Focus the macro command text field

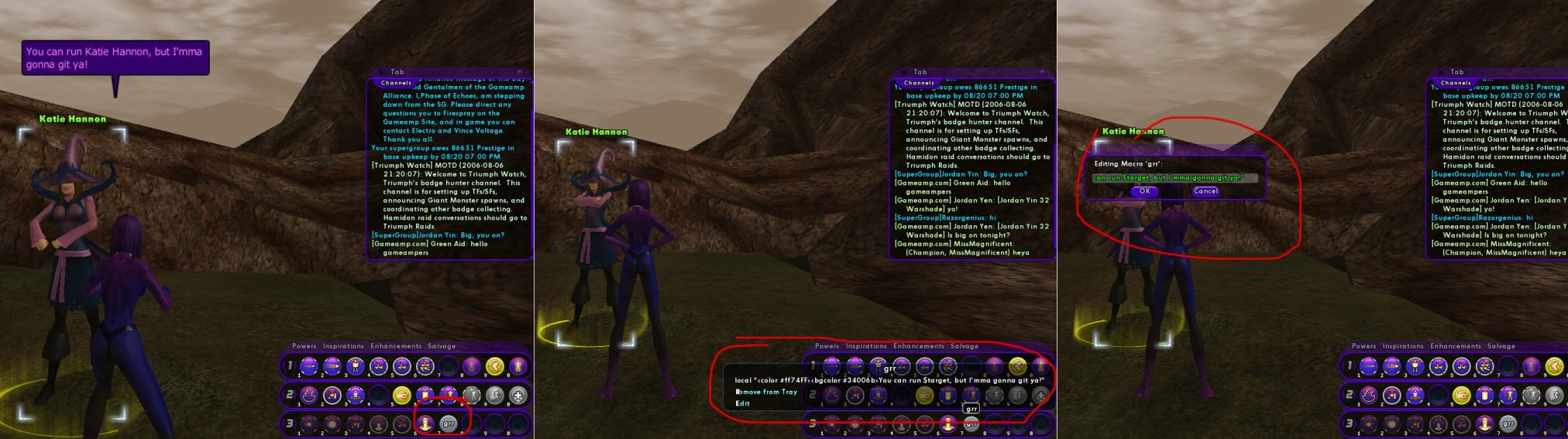pos(1174,178)
